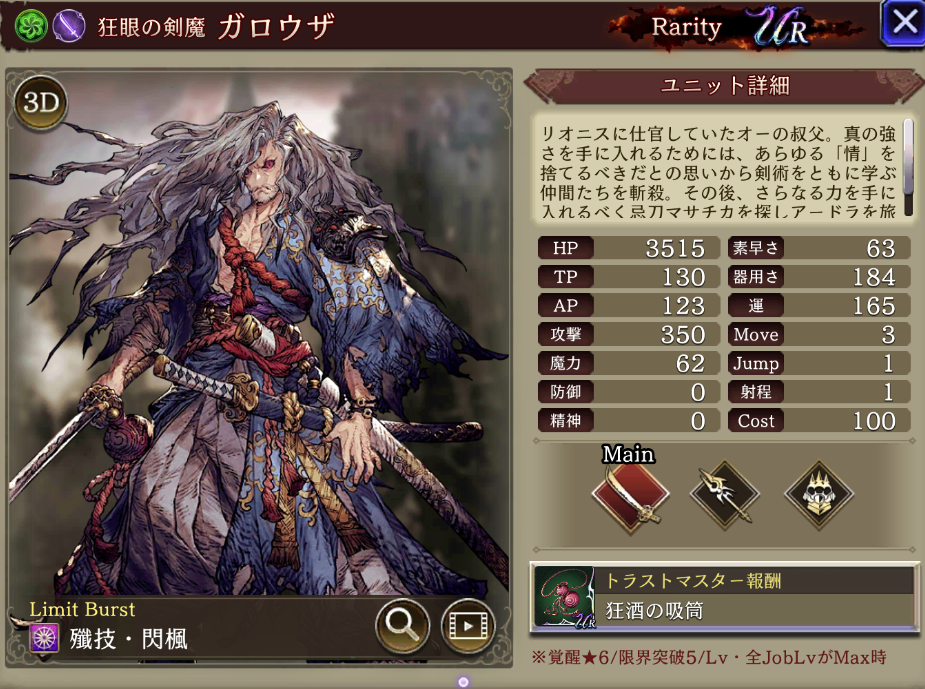Click the unit description scrollbar
This screenshot has height=689, width=925.
[x=908, y=165]
